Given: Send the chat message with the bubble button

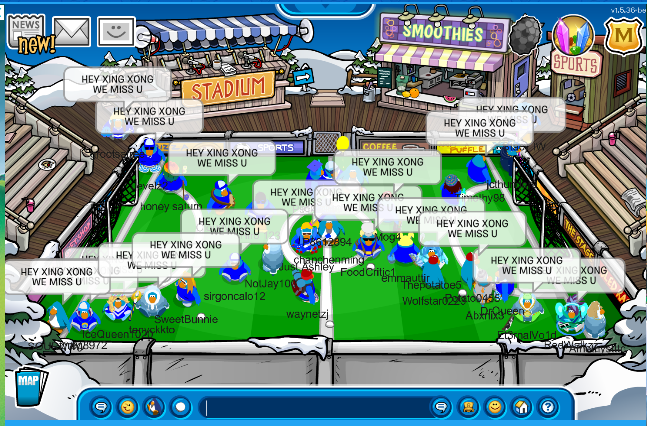Looking at the screenshot, I should [440, 407].
